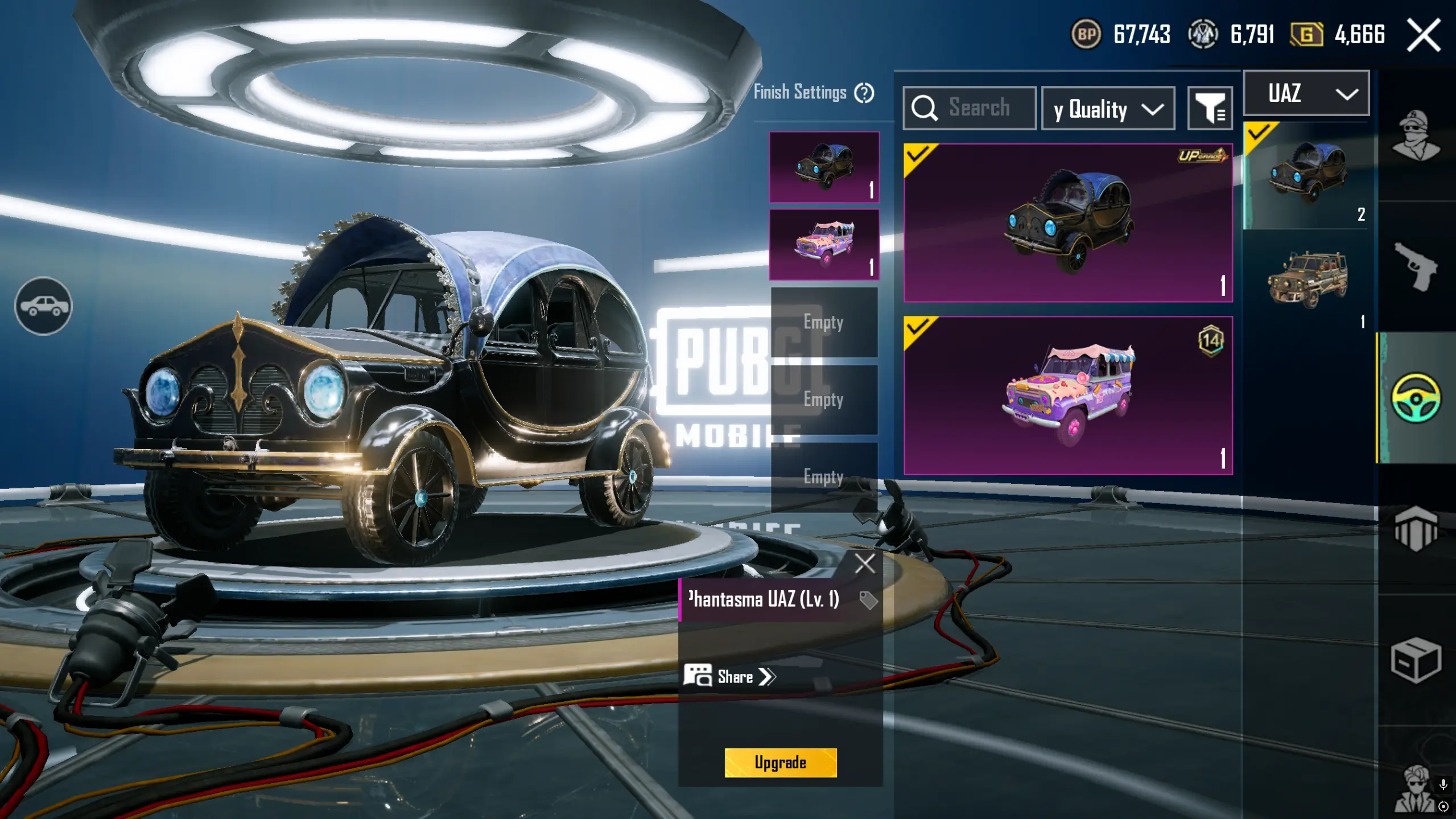Pick the brown armored UAZ vehicle thumbnail
The image size is (1456, 819).
(x=1307, y=281)
